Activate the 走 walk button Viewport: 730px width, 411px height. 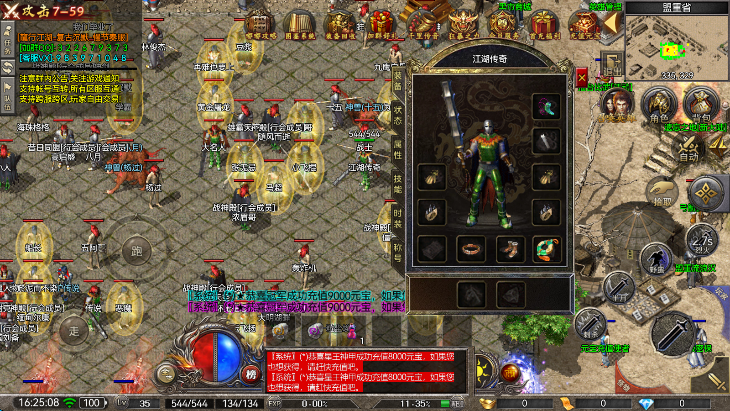[x=72, y=328]
